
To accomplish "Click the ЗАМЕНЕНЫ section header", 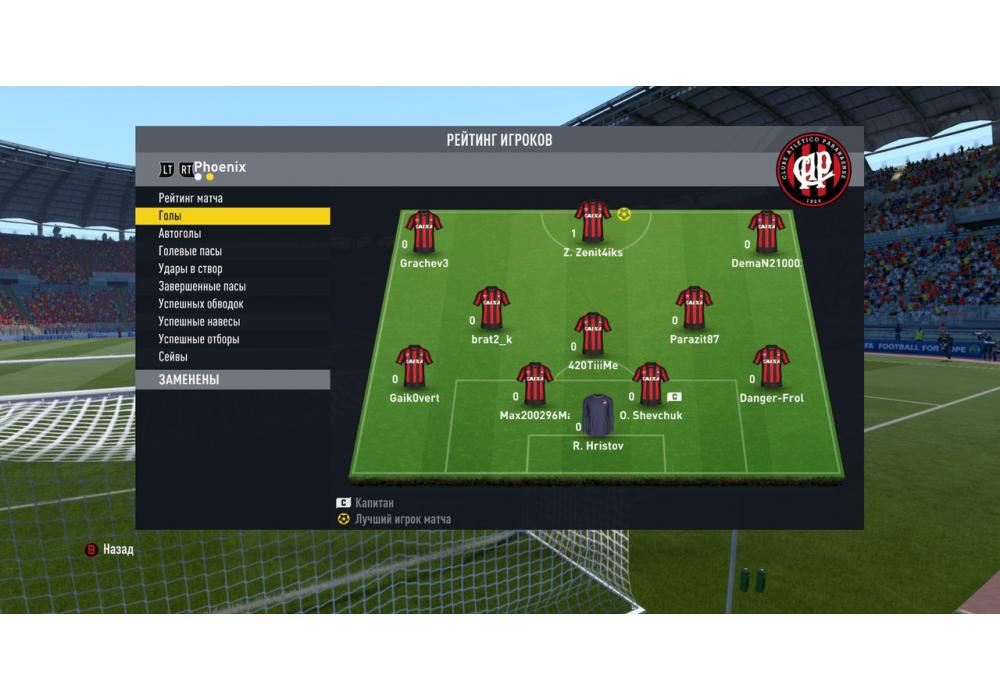I will click(232, 380).
